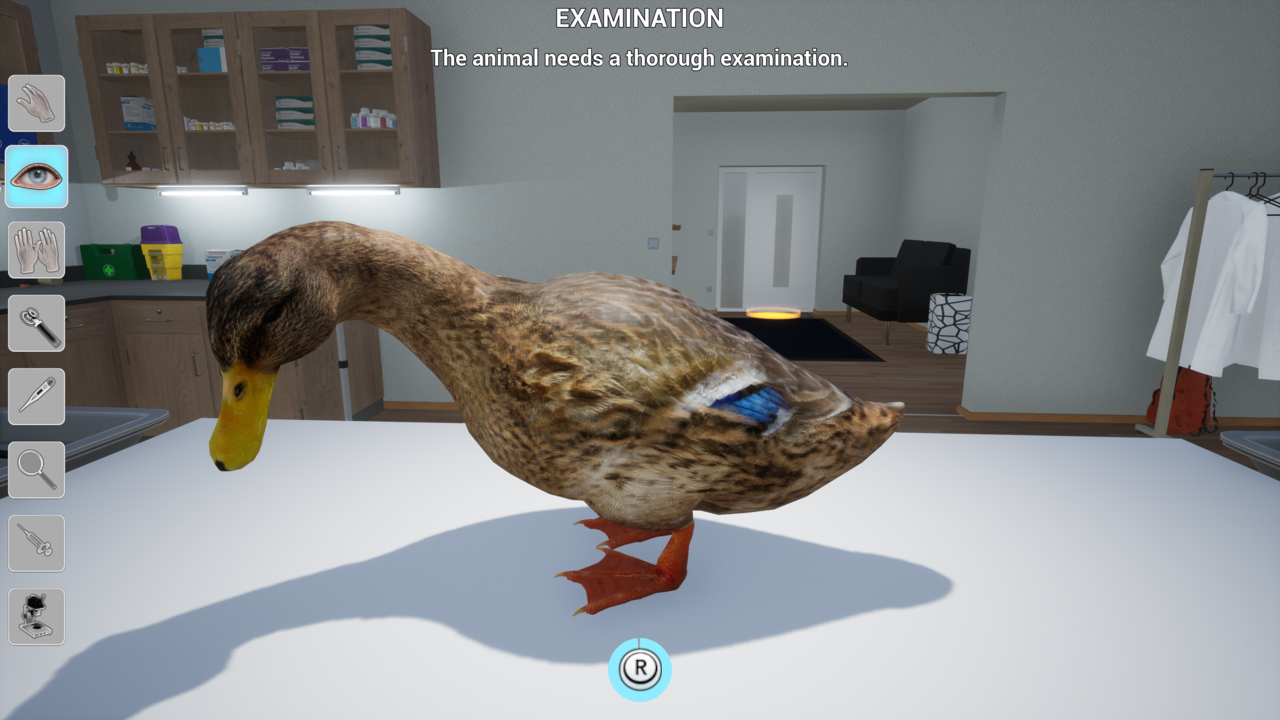This screenshot has height=720, width=1280.
Task: Click the topmost tool in the sidebar
Action: (37, 103)
